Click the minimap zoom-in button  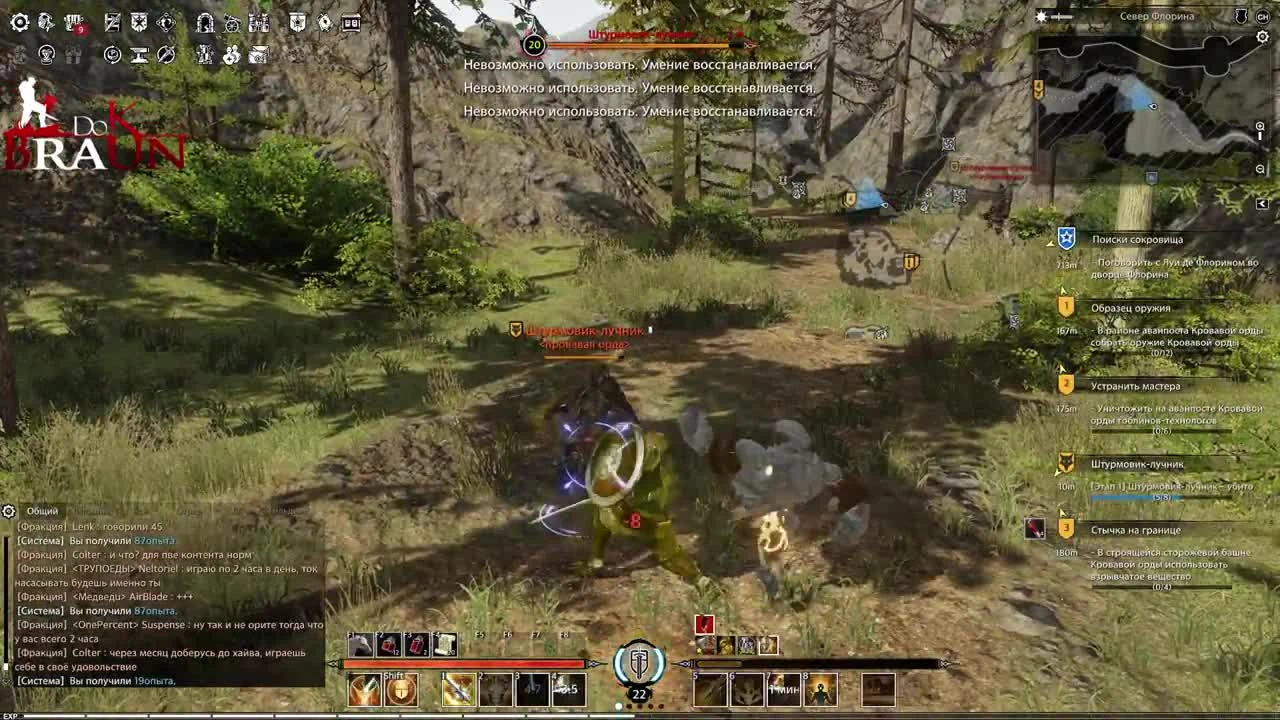point(1260,124)
